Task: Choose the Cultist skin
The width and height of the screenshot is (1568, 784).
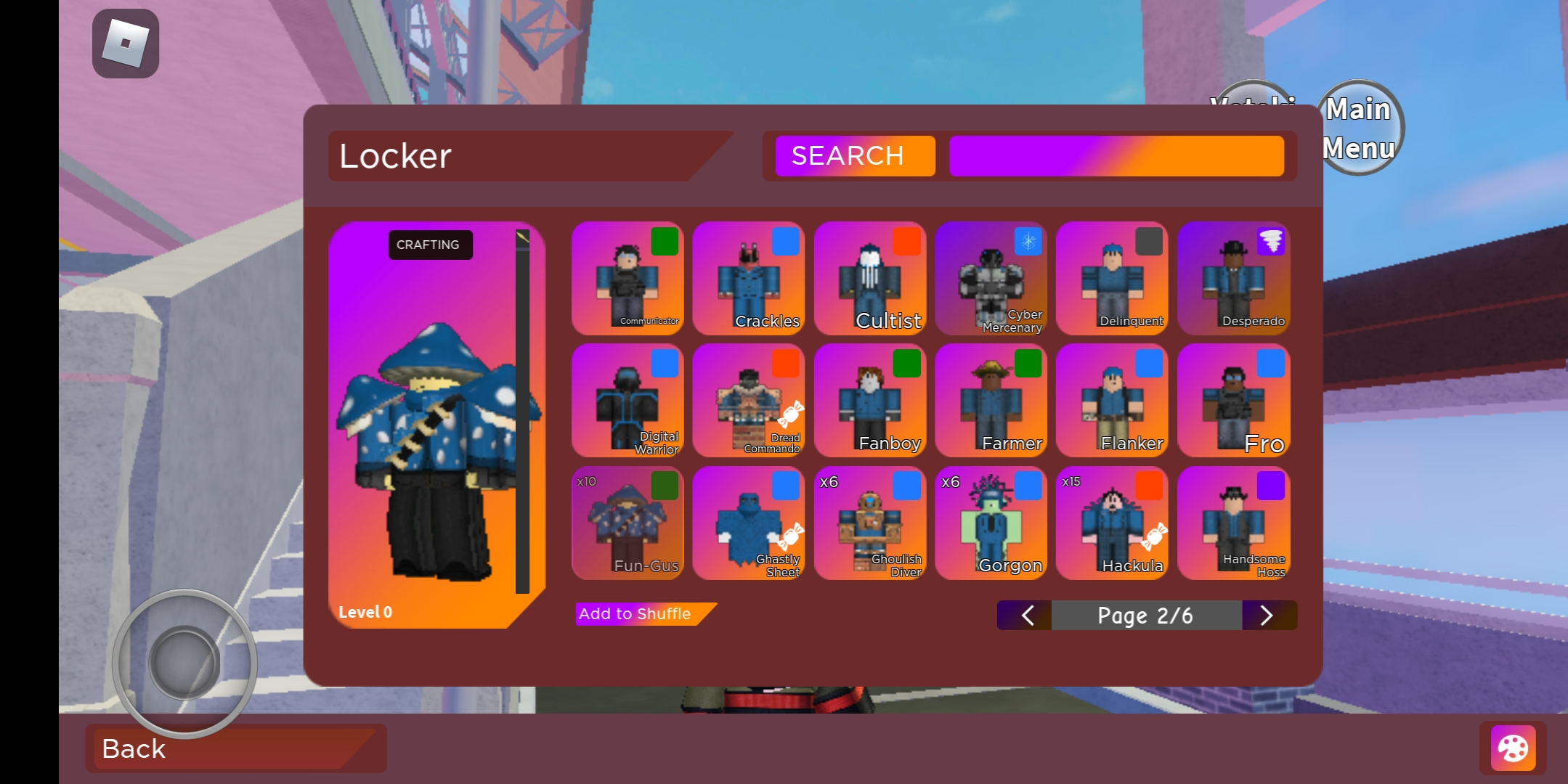Action: coord(869,279)
